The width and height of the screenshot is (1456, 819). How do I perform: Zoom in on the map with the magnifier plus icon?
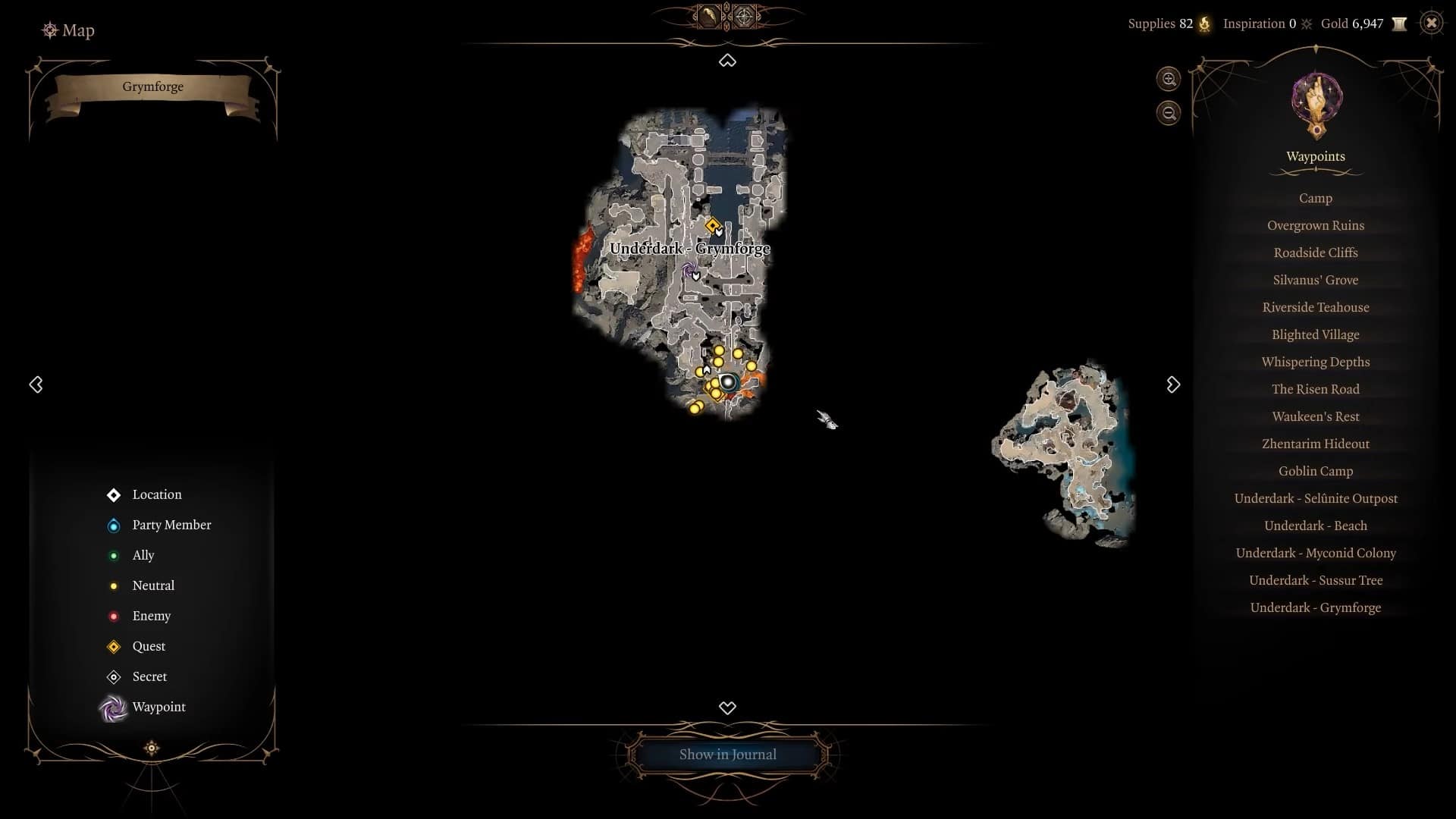[x=1168, y=79]
